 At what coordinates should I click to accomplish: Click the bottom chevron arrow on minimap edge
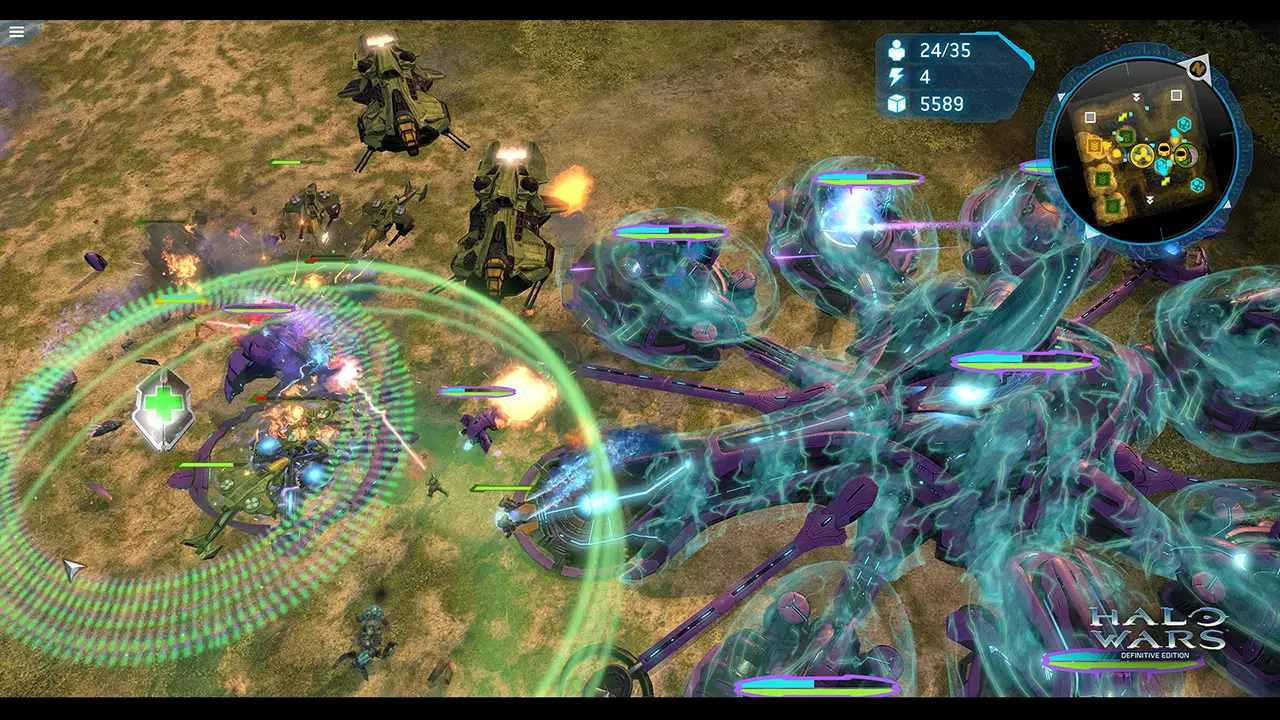click(x=1148, y=199)
